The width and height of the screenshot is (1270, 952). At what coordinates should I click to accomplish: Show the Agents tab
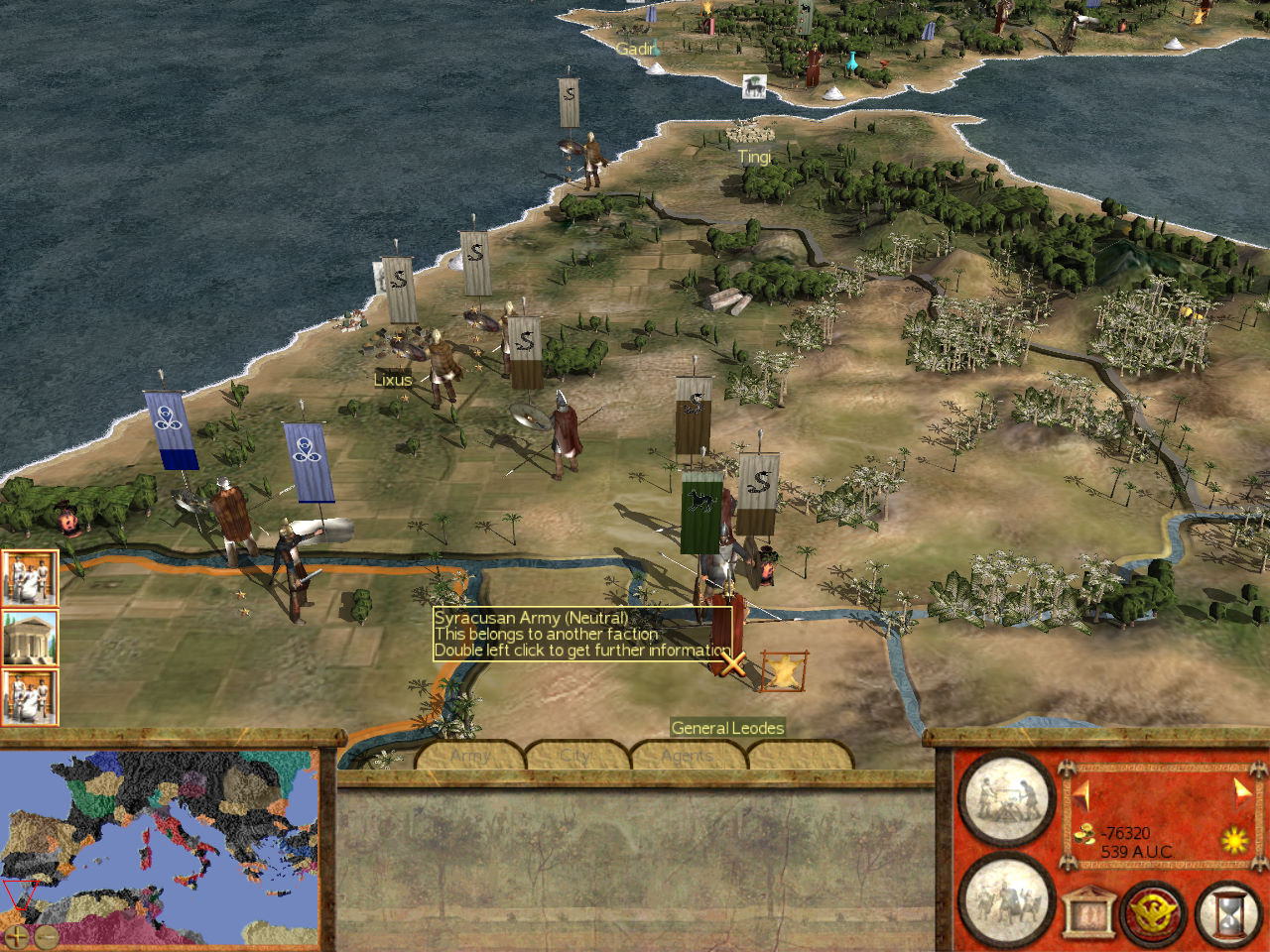688,756
